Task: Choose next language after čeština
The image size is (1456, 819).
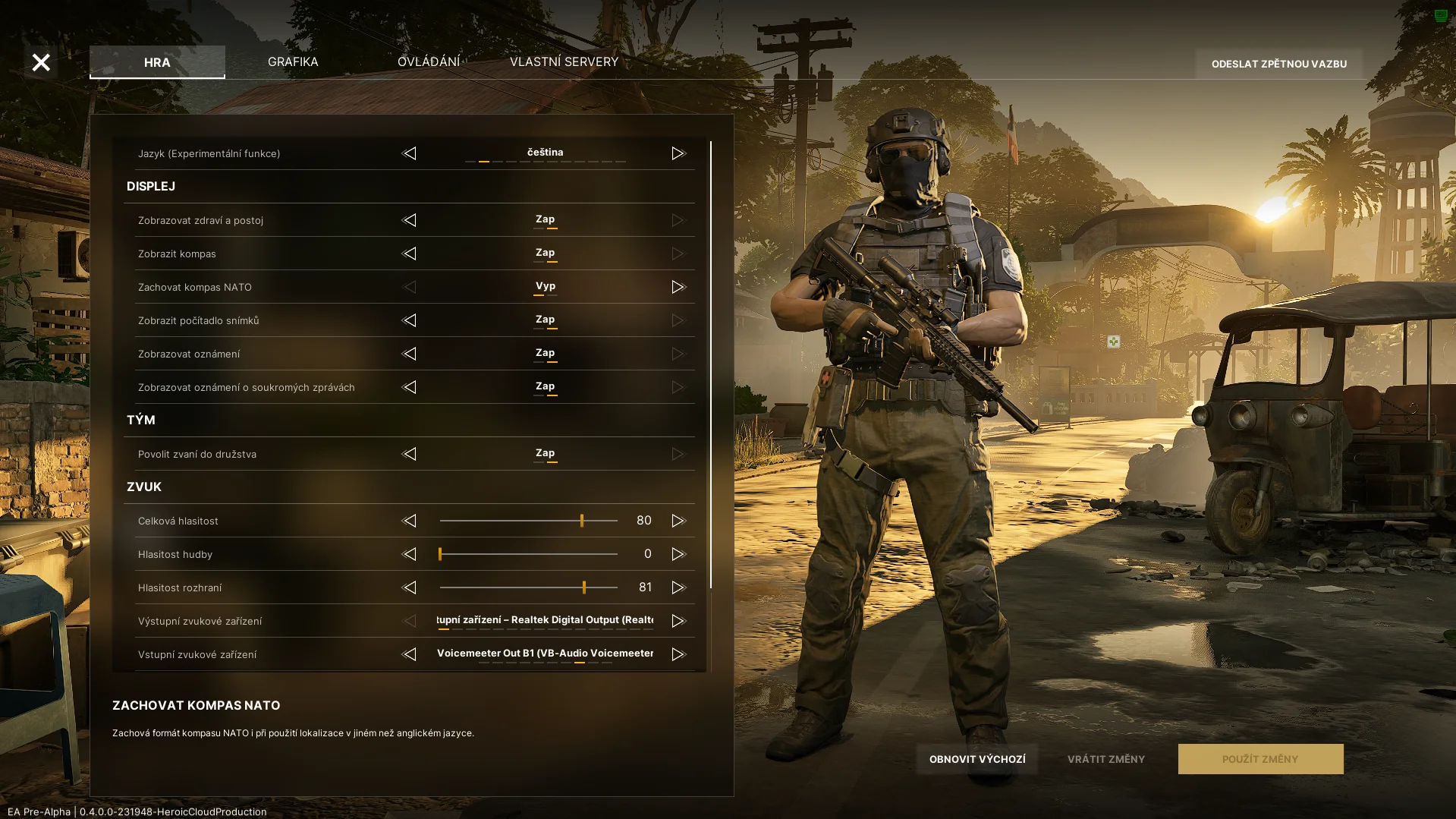Action: 678,153
